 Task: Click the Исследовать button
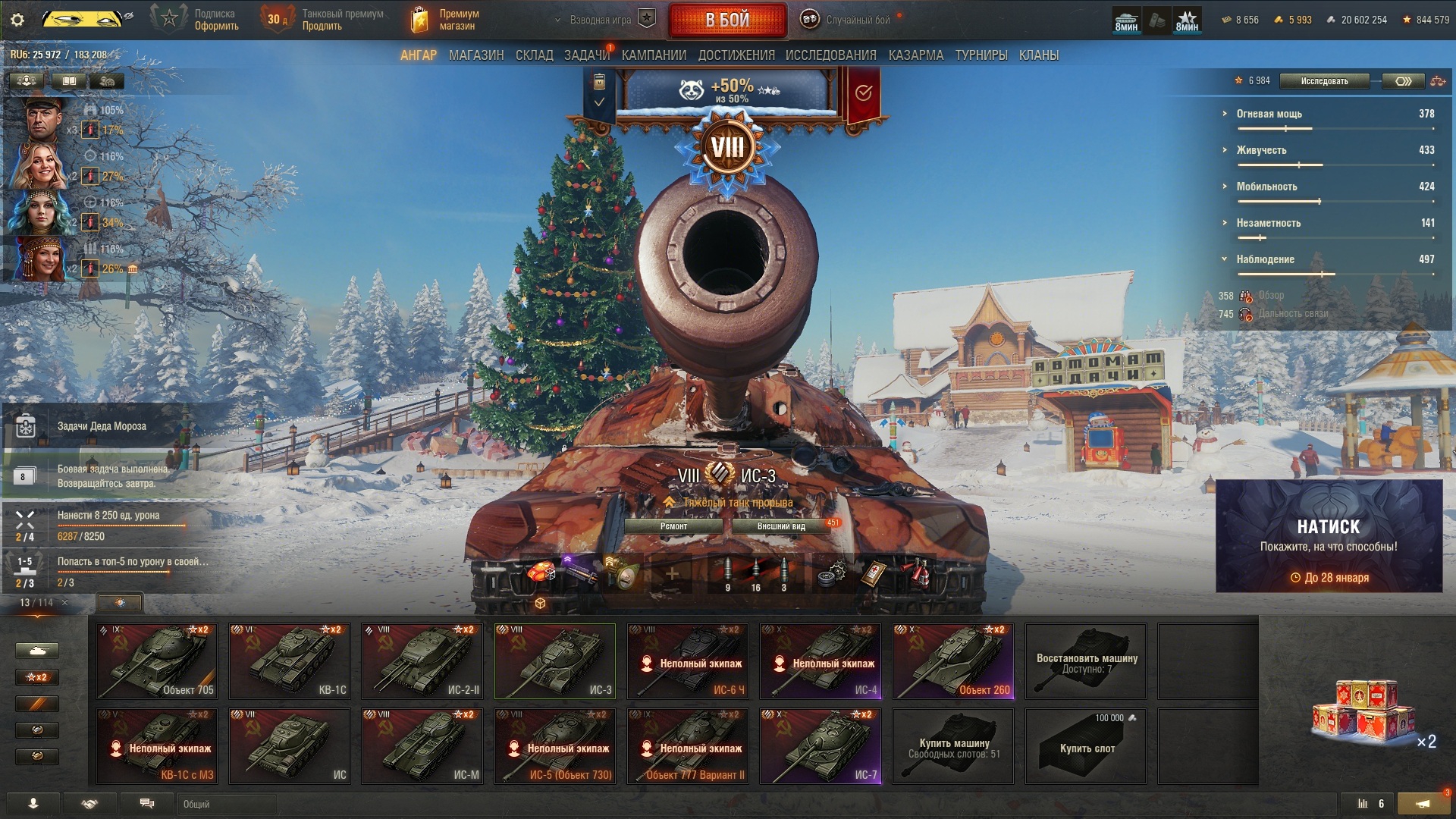click(1324, 81)
